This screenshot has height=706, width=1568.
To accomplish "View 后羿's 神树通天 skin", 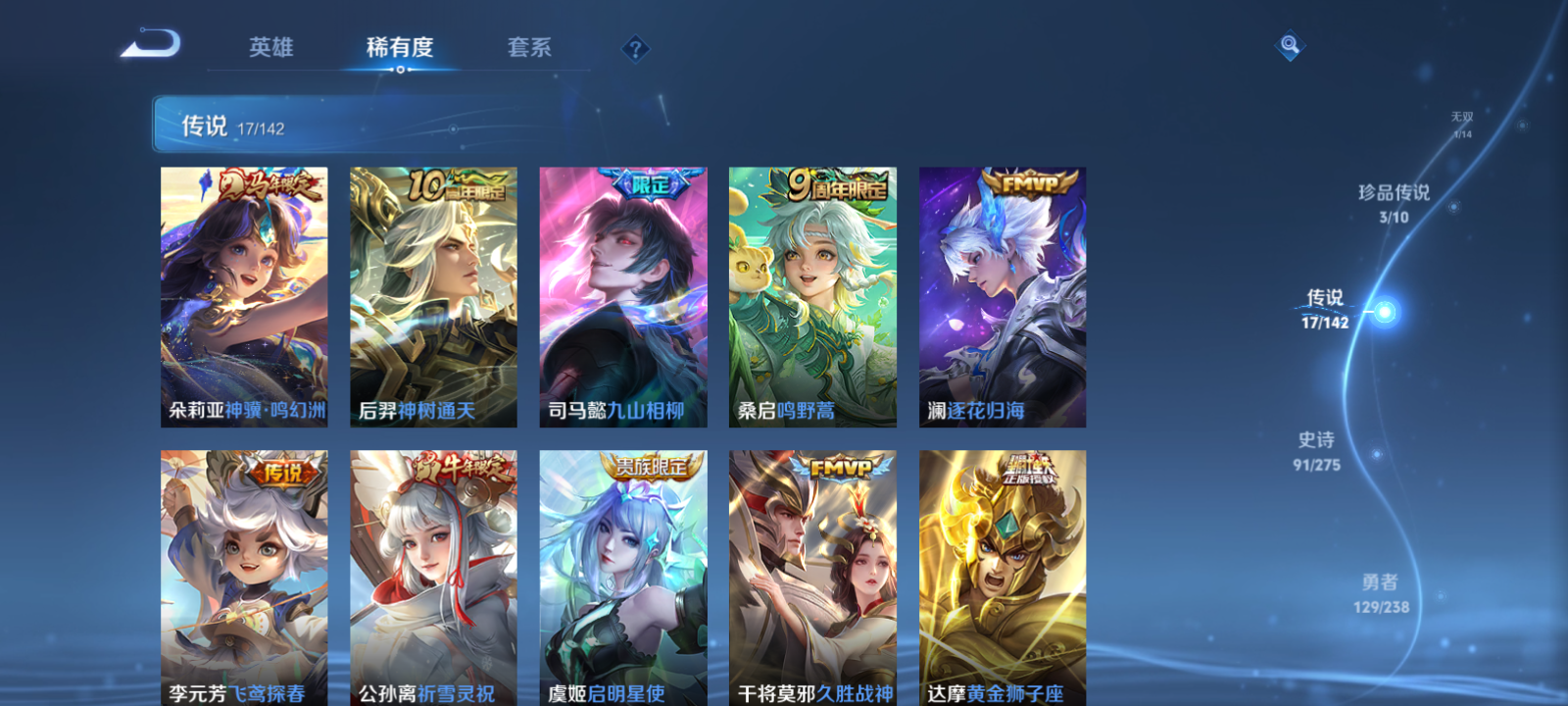I will point(434,294).
